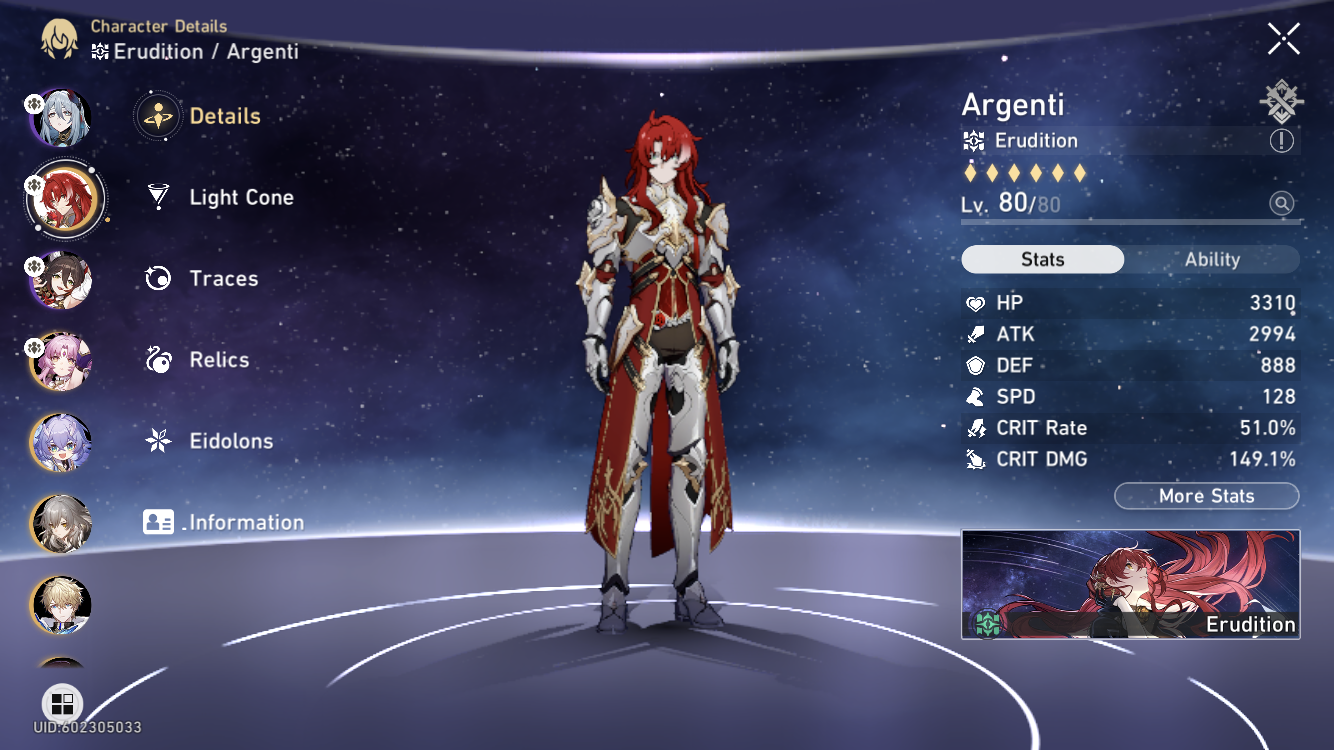Open the grid menu icon at bottom left
The image size is (1334, 750).
click(x=62, y=704)
